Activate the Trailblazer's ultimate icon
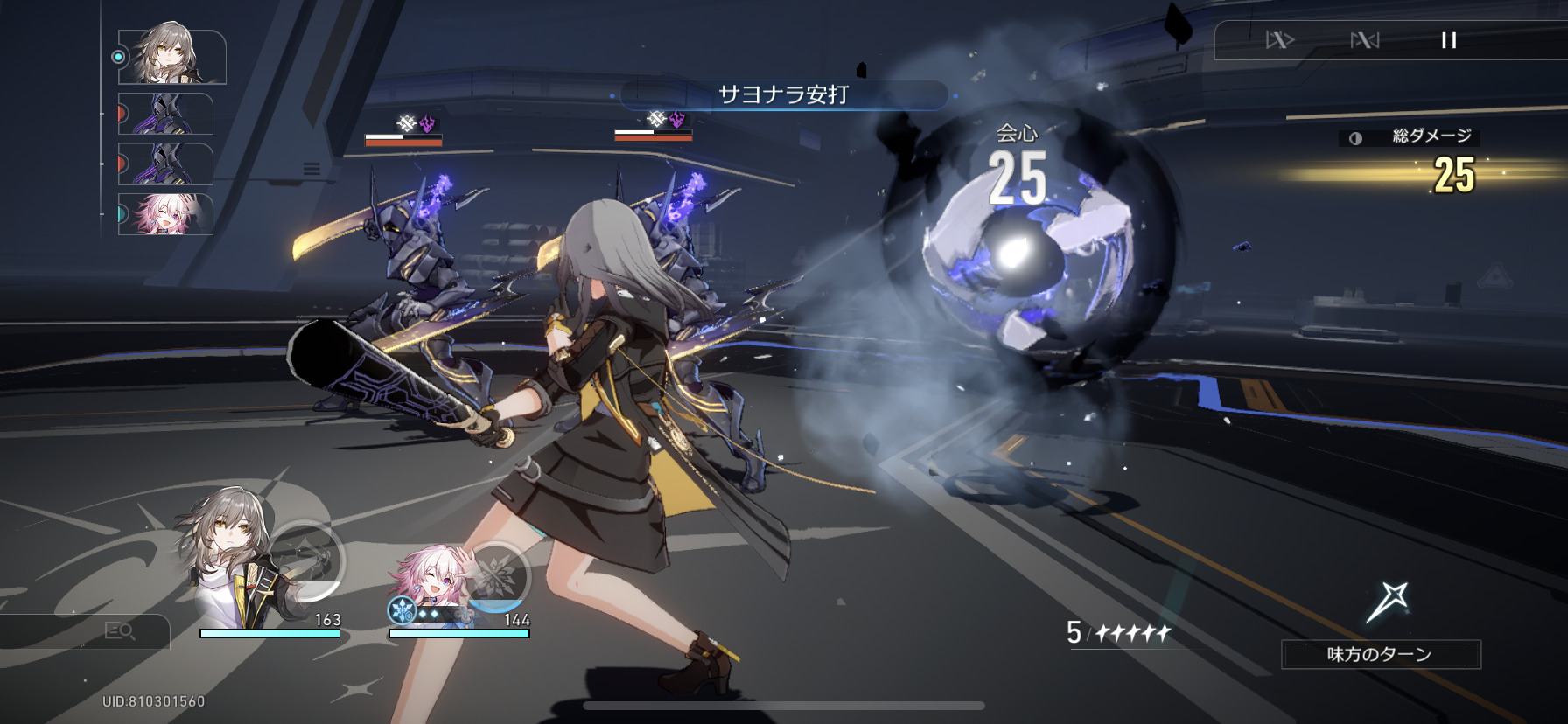 click(306, 558)
